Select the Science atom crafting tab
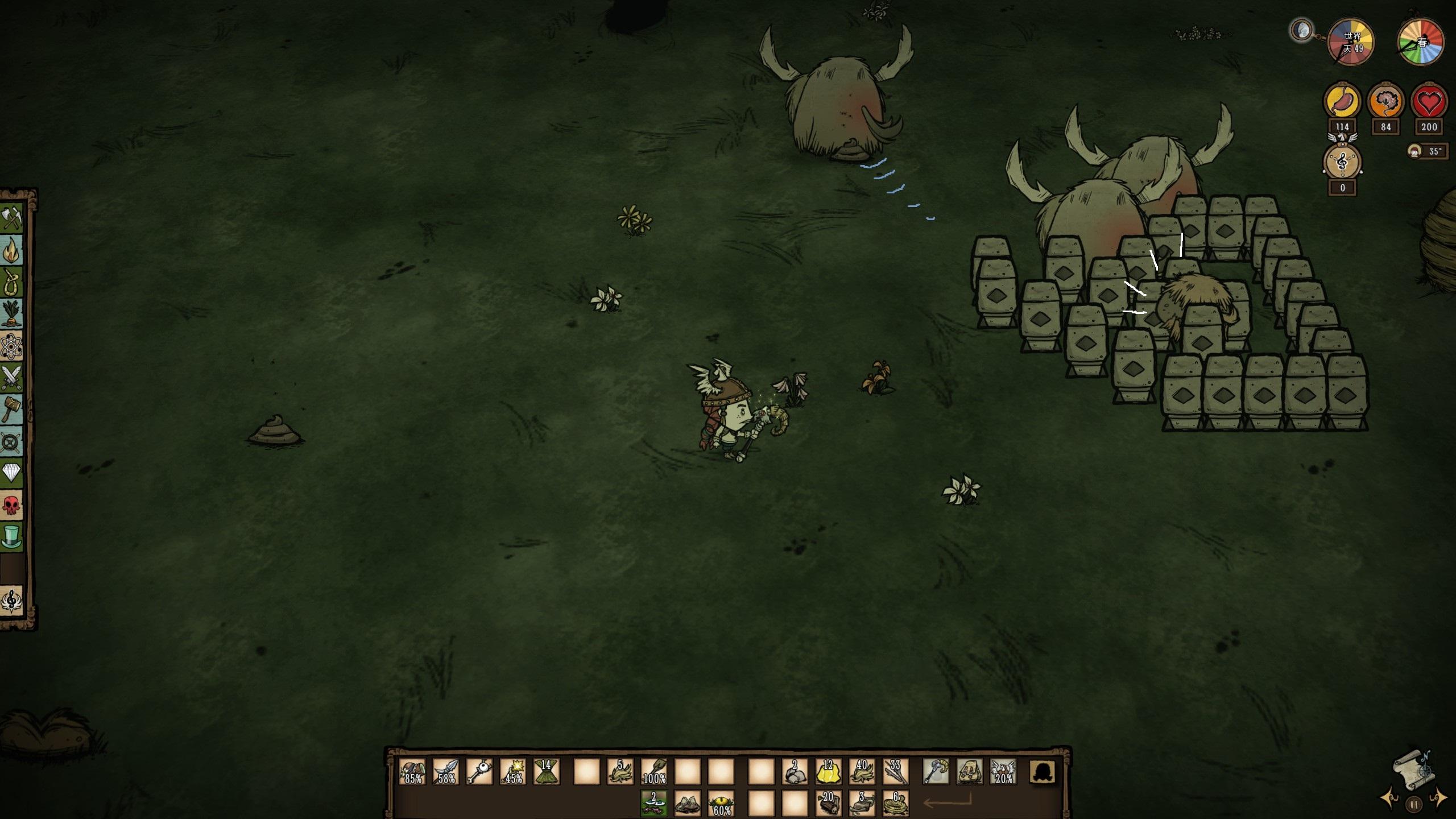This screenshot has height=819, width=1456. (11, 346)
